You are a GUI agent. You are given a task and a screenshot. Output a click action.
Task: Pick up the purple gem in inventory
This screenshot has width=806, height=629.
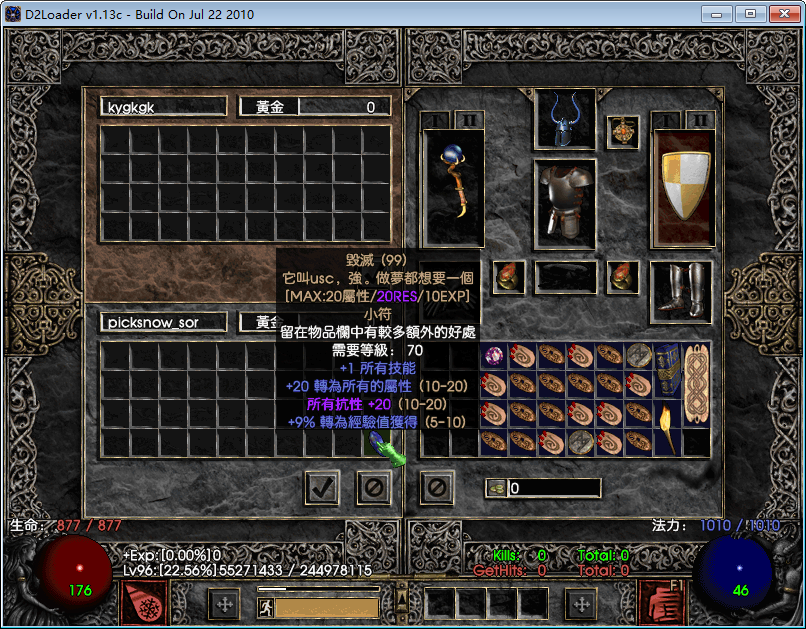coord(495,355)
